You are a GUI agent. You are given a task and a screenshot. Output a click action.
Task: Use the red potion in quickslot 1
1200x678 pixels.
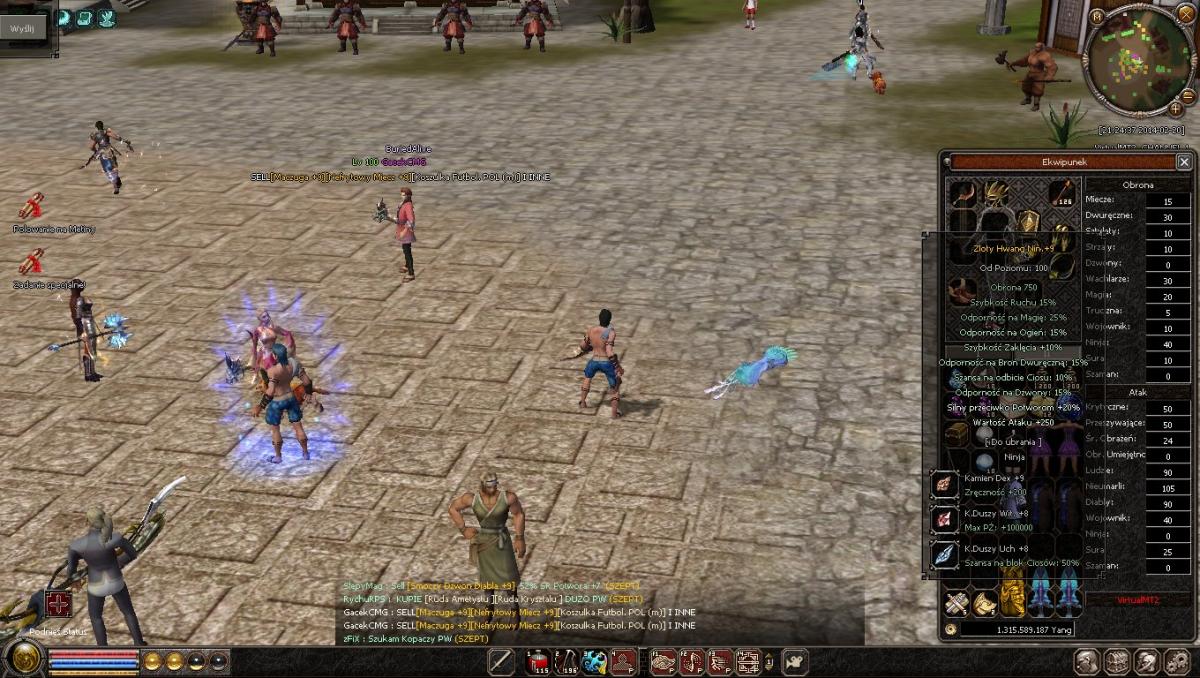coord(539,661)
